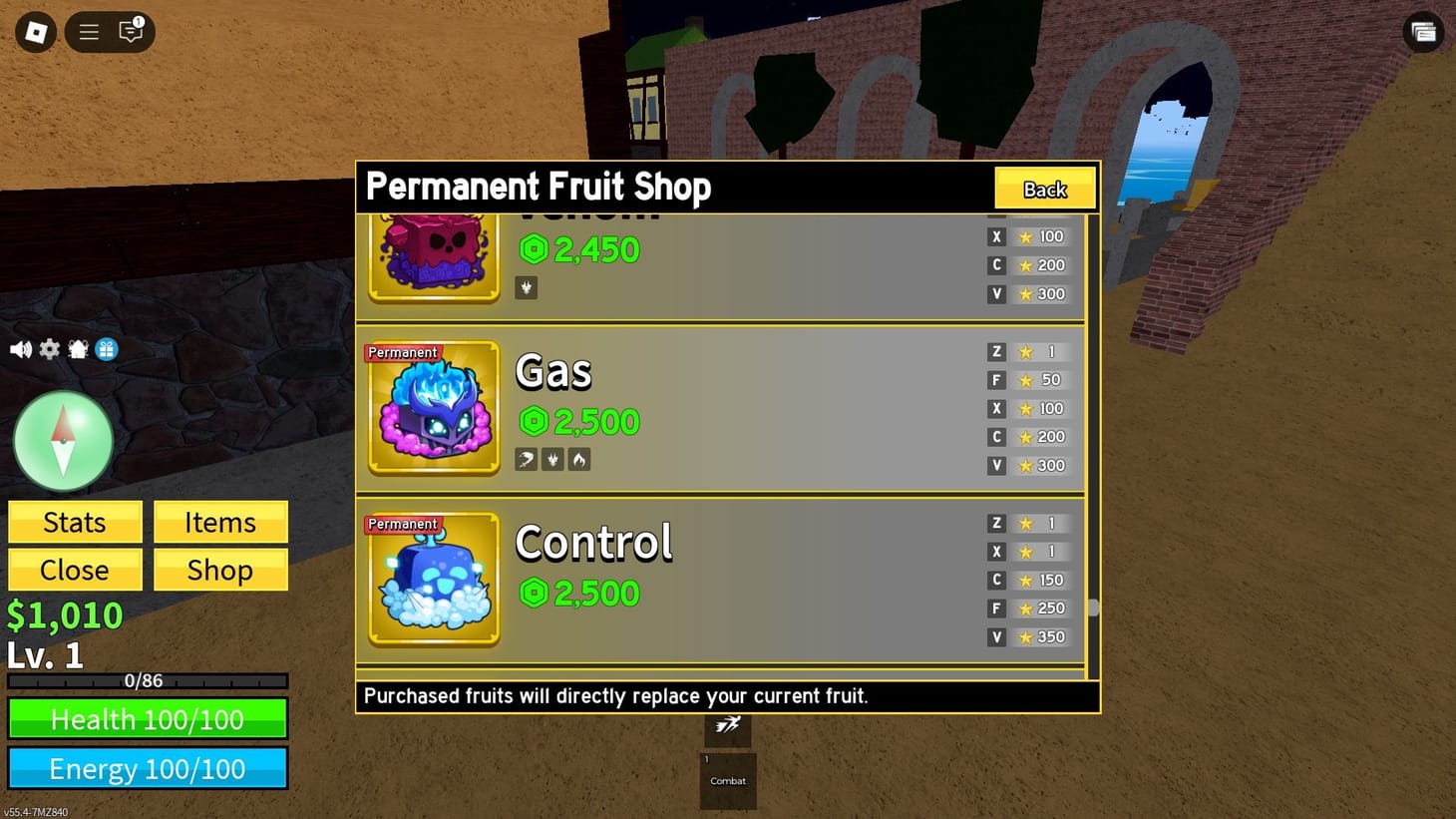Open the Items menu
The image size is (1456, 819).
220,522
